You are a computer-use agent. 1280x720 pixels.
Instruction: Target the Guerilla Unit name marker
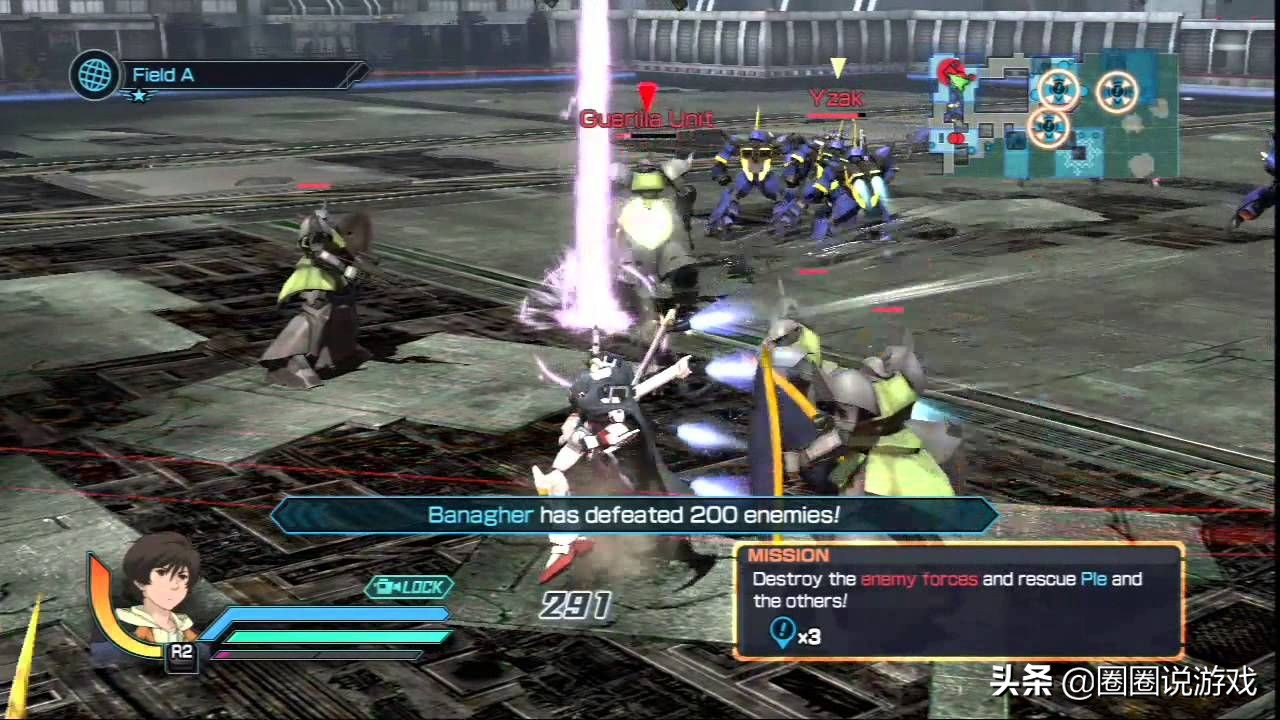(x=646, y=119)
